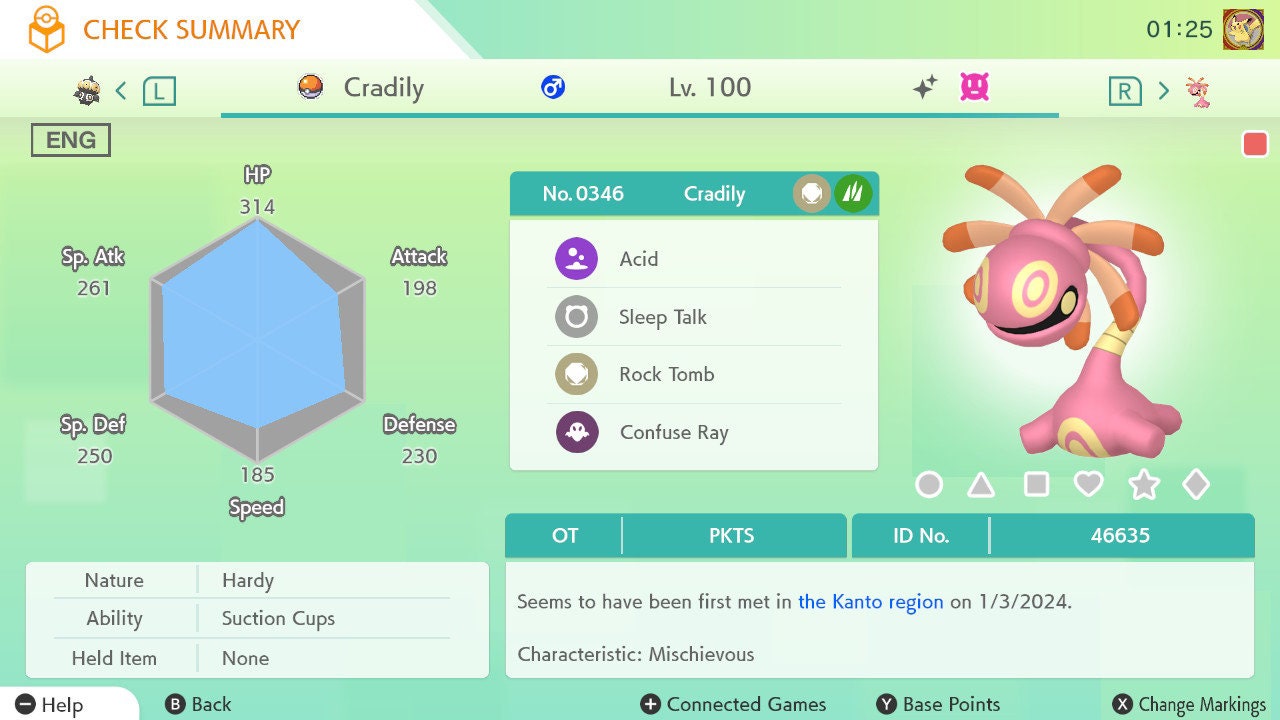Go to the previous Pokémon arrow

click(x=121, y=91)
